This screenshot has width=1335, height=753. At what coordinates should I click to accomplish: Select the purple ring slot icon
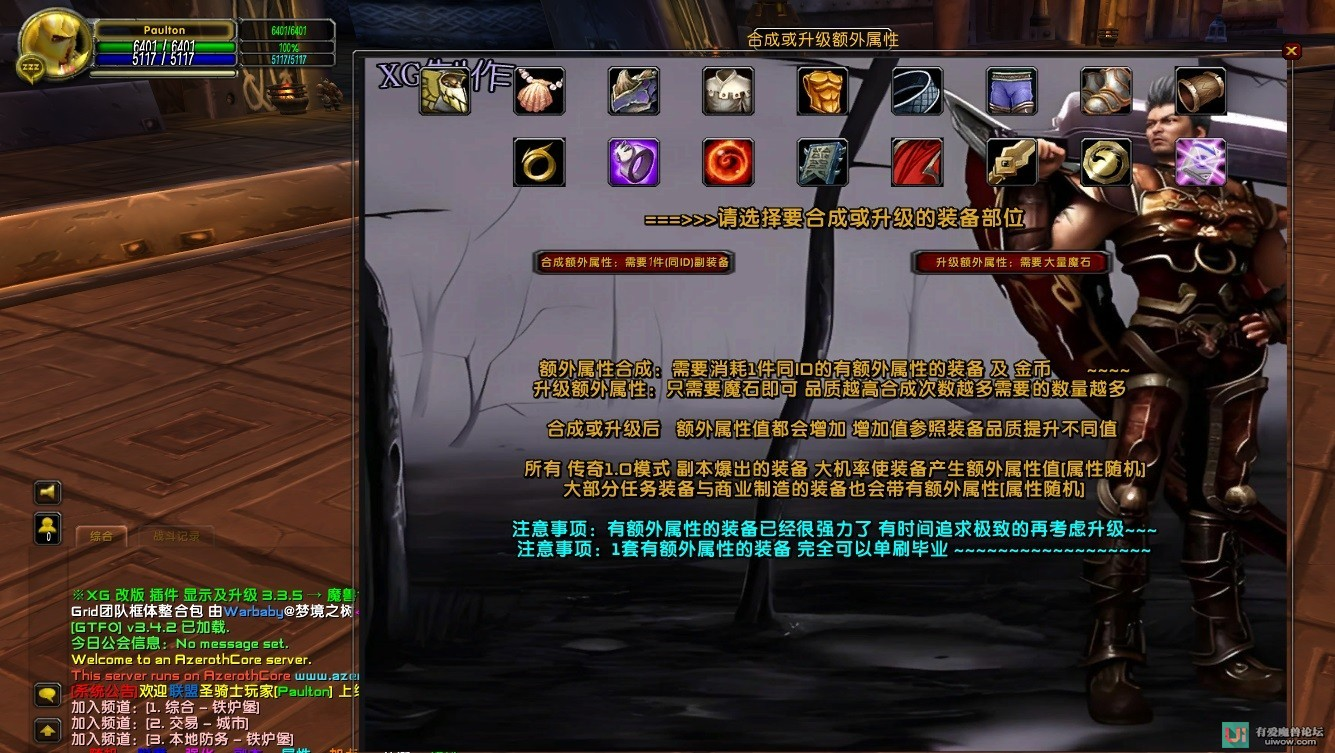point(633,162)
